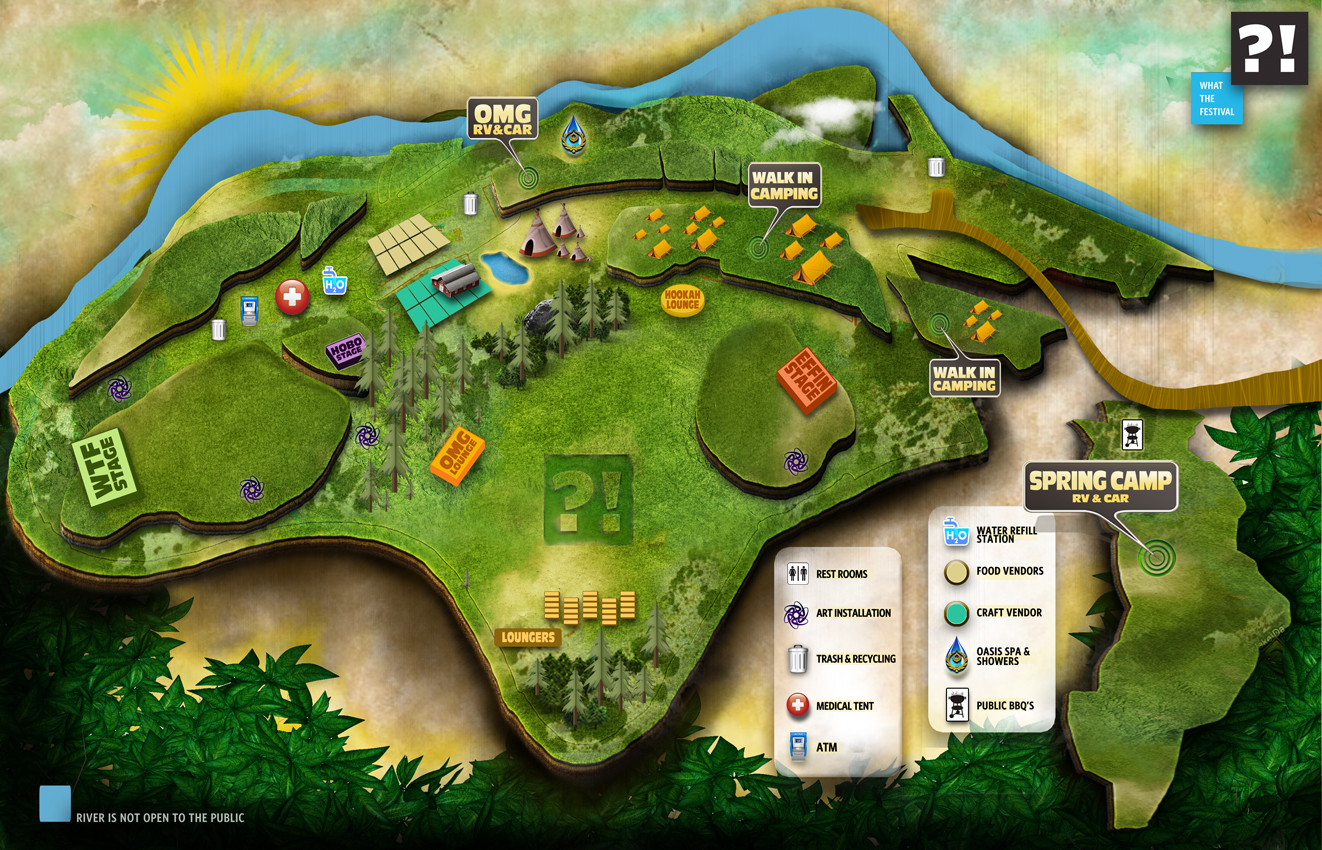Click the ?! festival logo badge
This screenshot has height=850, width=1322.
tap(1269, 48)
